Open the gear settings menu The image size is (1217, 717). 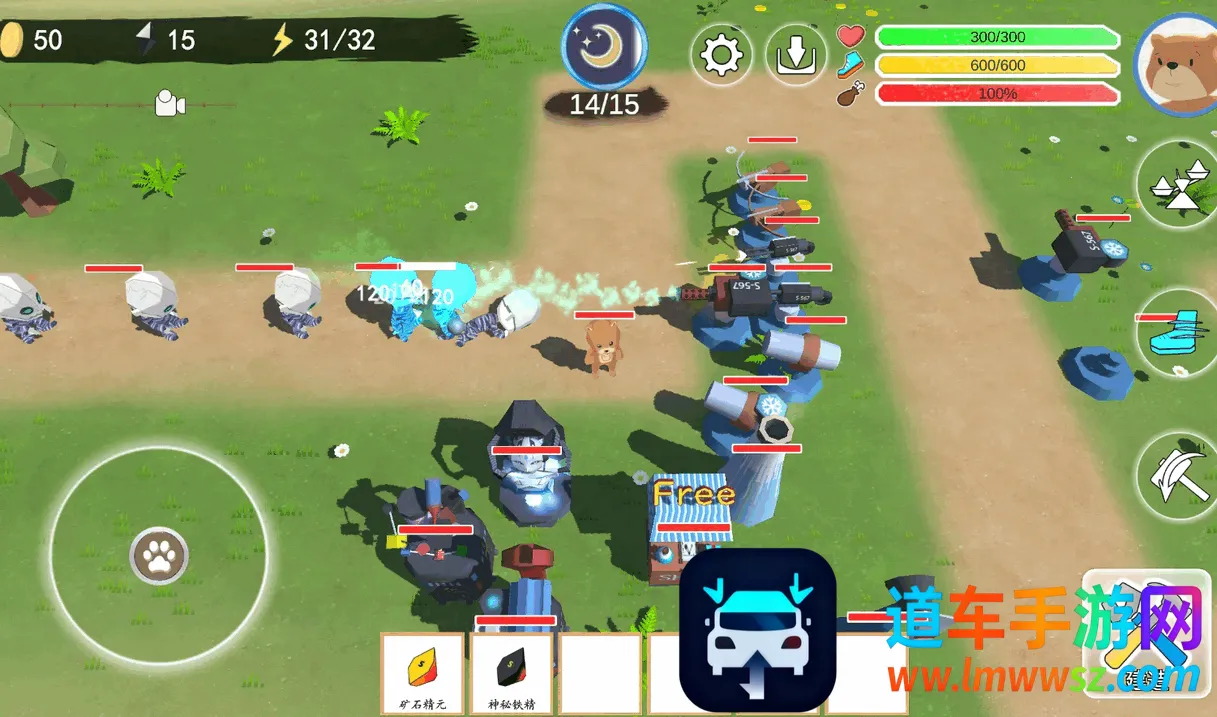coord(721,55)
